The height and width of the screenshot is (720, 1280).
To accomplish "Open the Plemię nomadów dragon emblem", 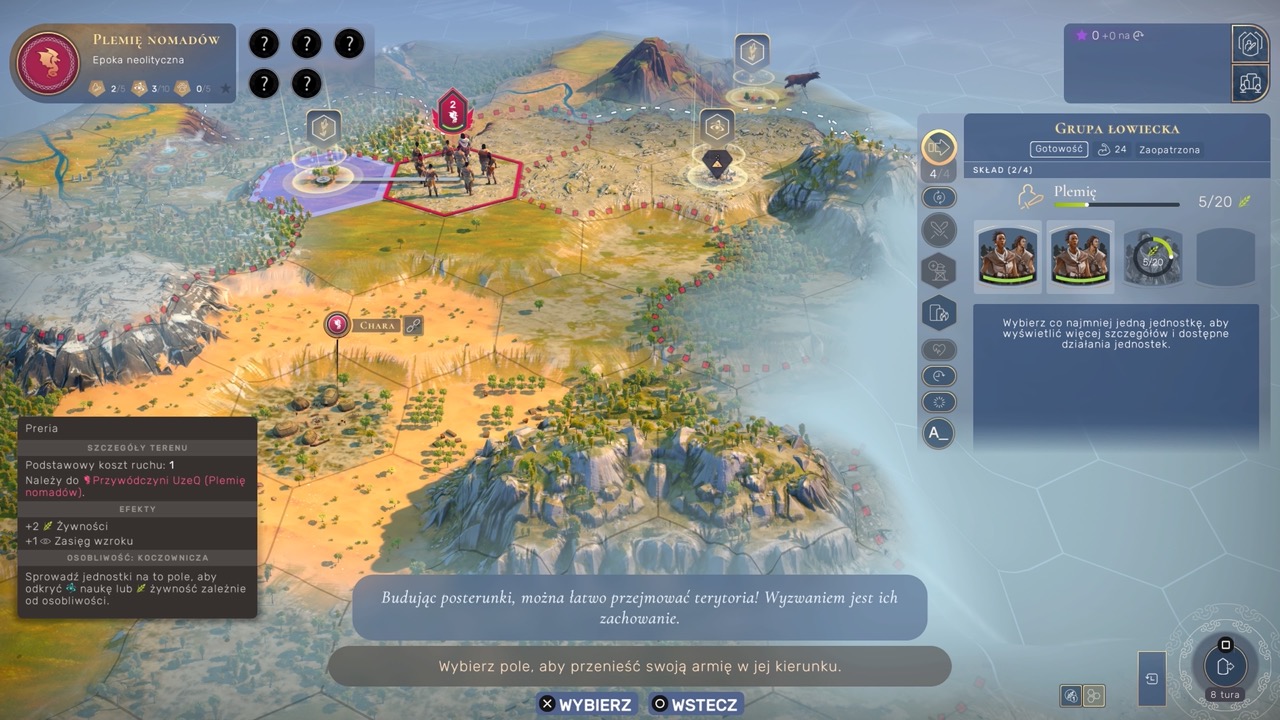I will (48, 64).
